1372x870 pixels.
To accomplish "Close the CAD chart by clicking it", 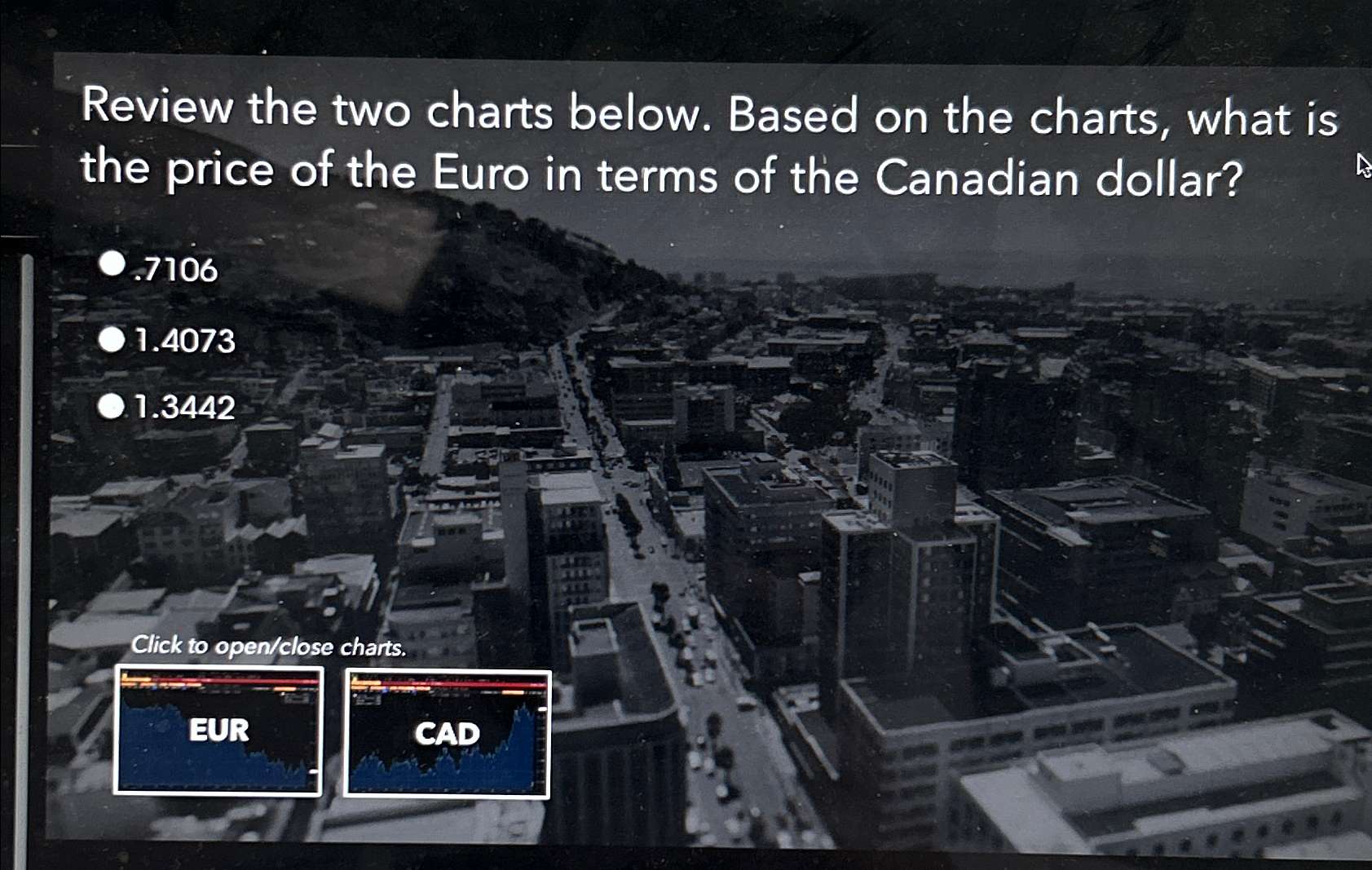I will (447, 734).
